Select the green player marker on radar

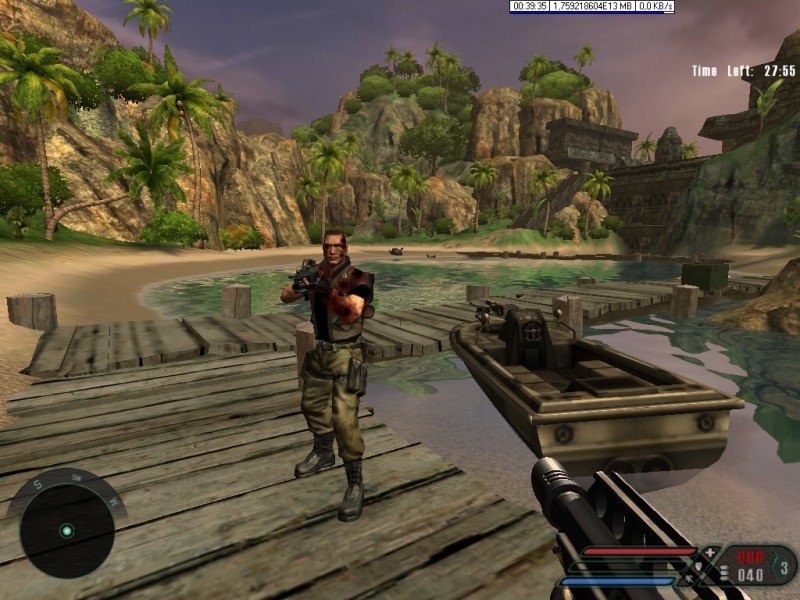pos(66,530)
